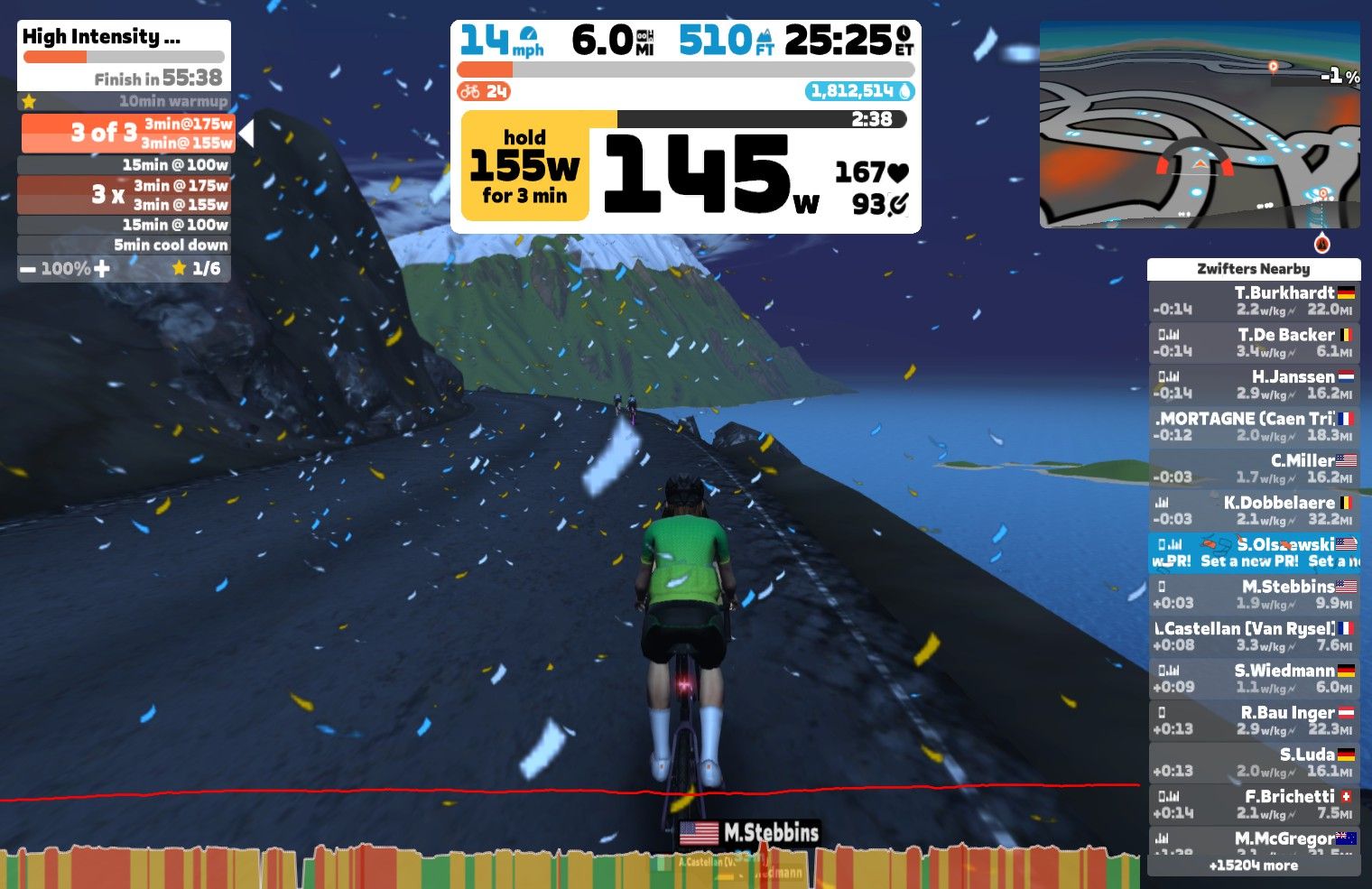Click the flame icon below the minimap
1372x889 pixels.
(1321, 243)
